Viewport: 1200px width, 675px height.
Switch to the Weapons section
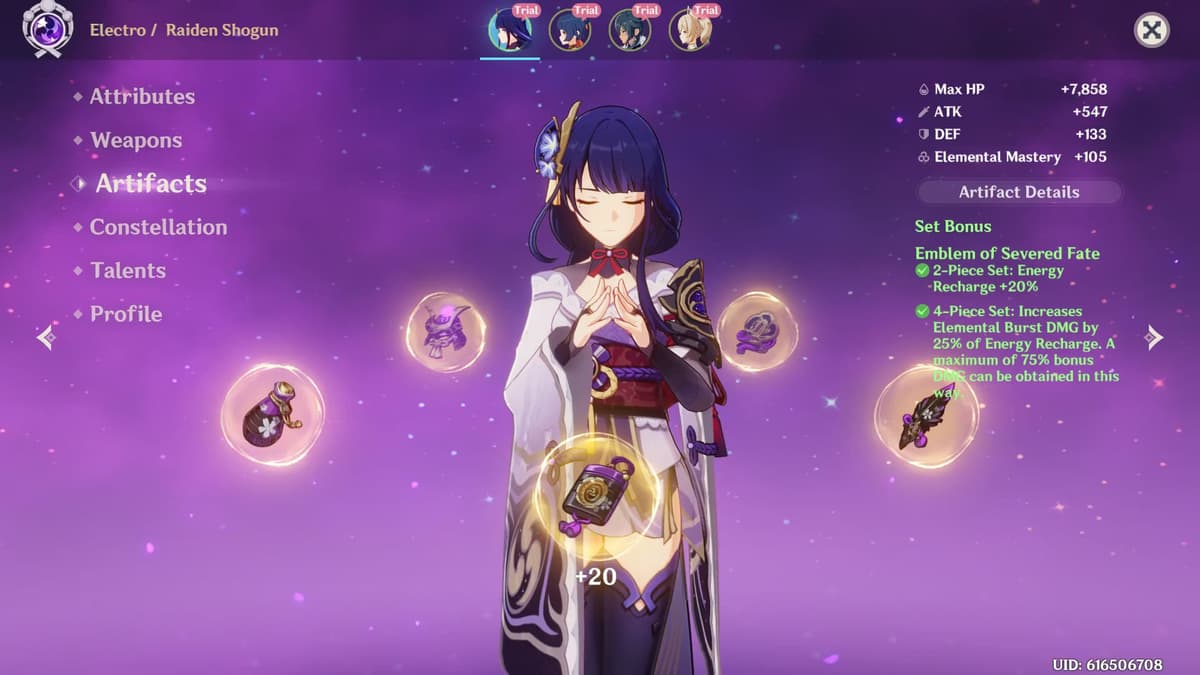coord(136,141)
